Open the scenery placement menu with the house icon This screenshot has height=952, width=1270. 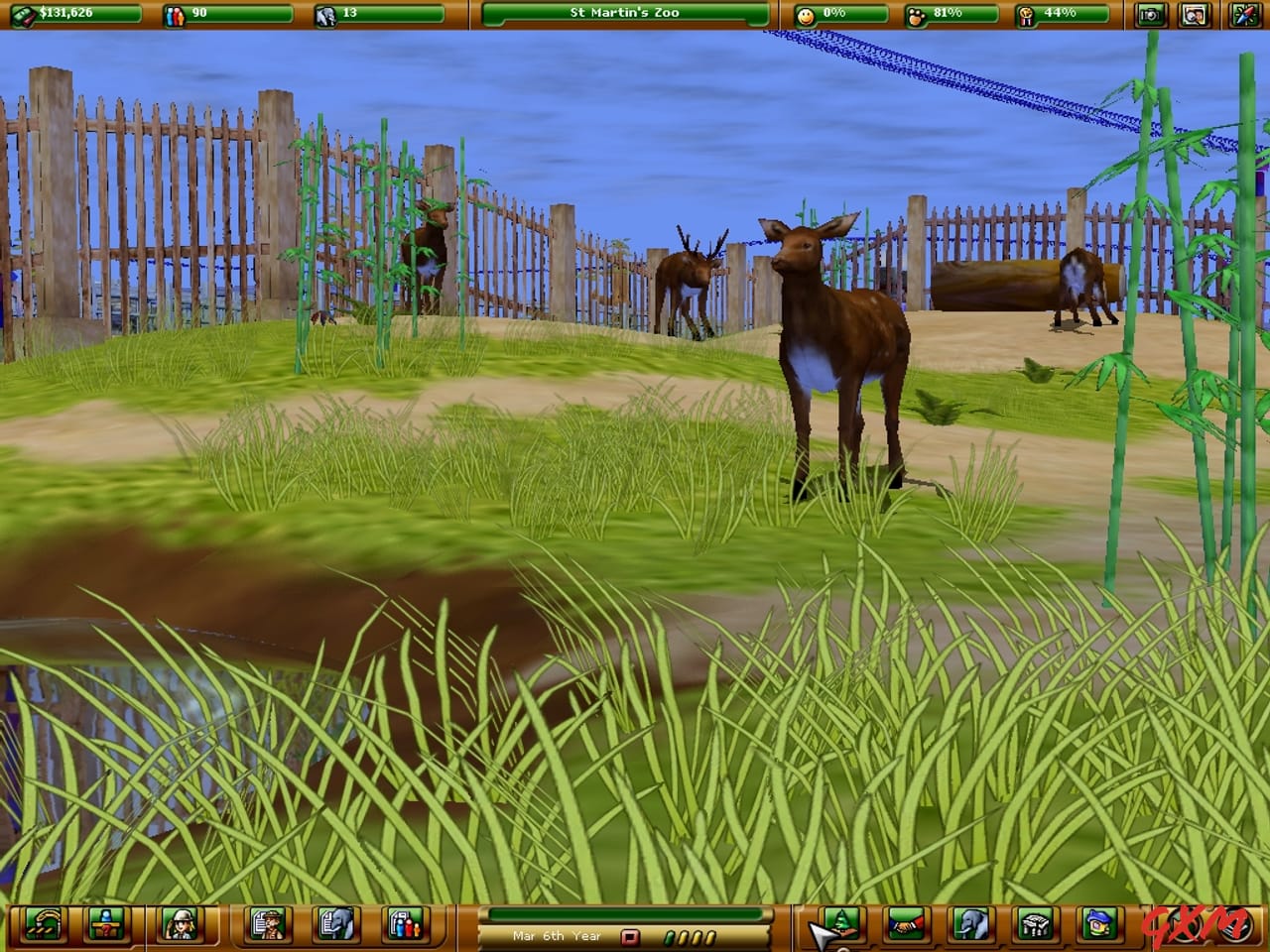click(x=1100, y=930)
